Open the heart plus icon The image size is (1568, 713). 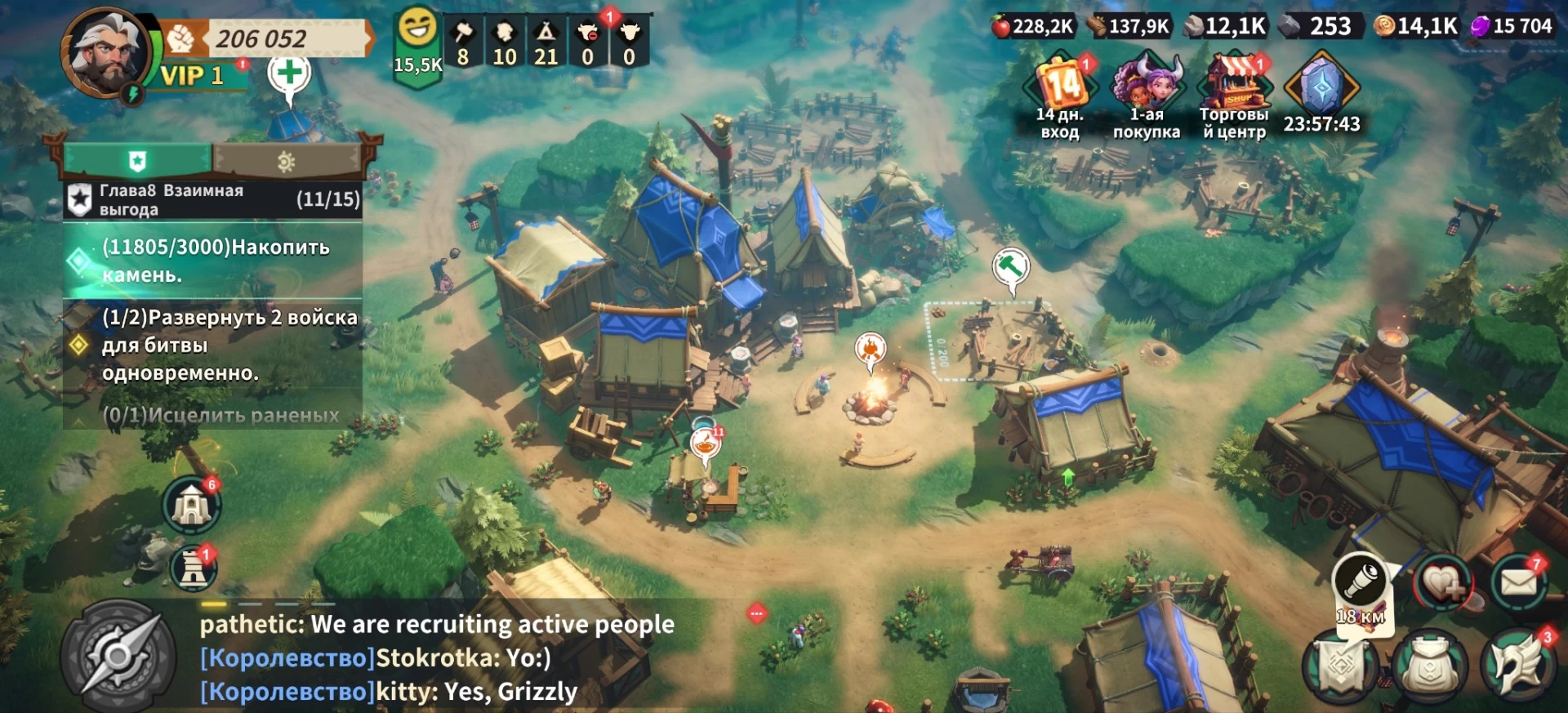point(1443,583)
